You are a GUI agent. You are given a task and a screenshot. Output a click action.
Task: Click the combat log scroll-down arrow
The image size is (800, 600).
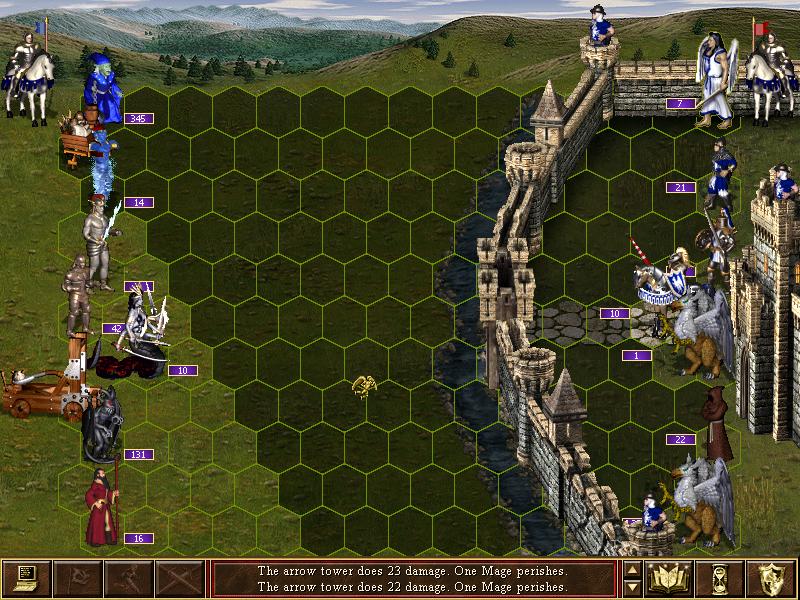[x=632, y=587]
